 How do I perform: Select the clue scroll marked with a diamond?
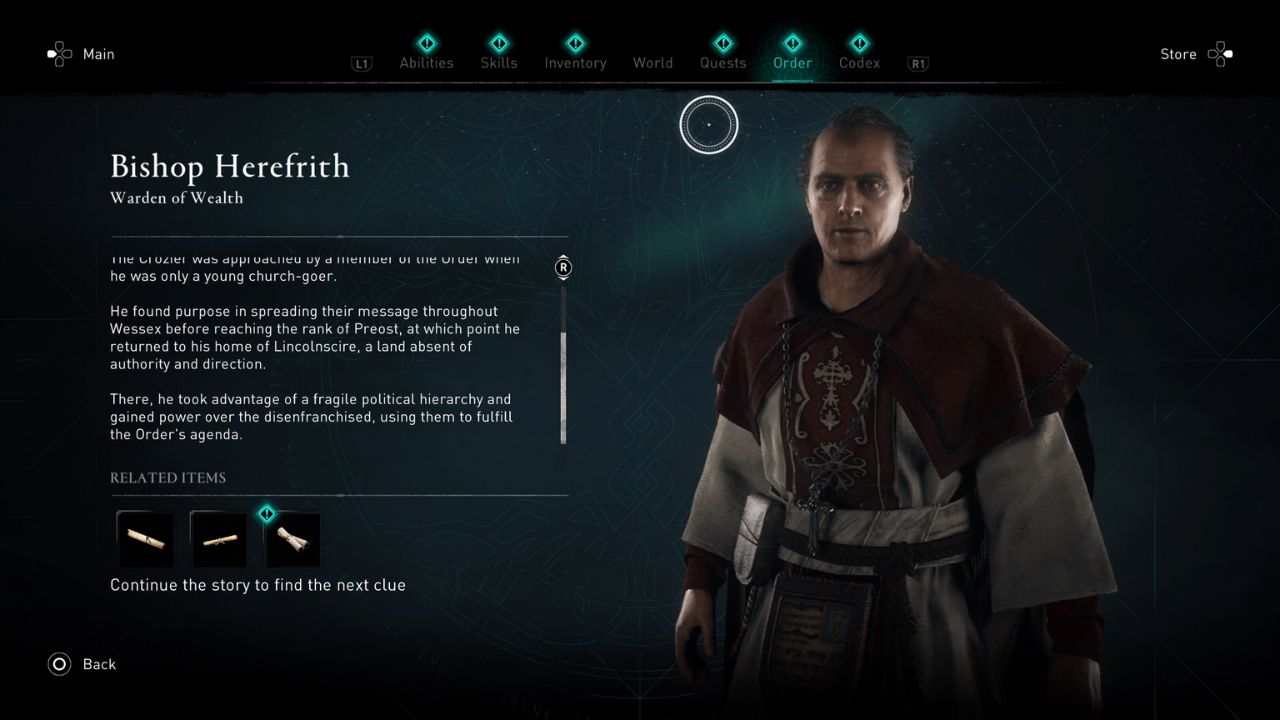click(293, 540)
